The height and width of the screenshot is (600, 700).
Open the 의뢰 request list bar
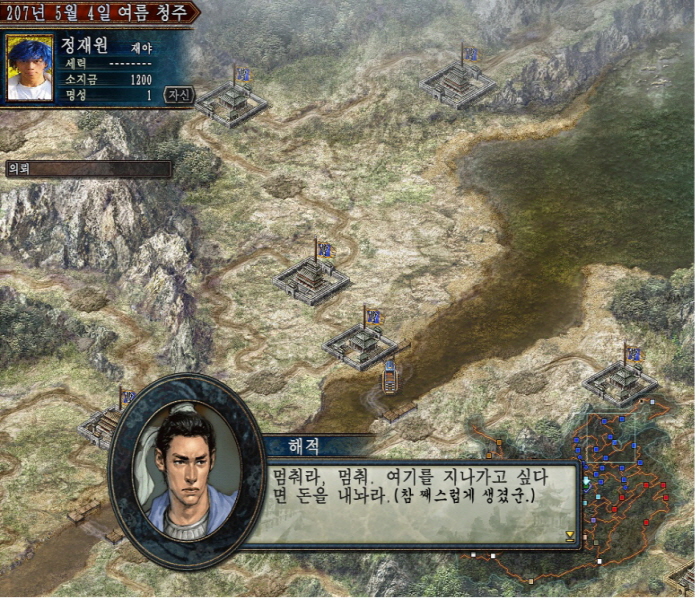point(87,169)
